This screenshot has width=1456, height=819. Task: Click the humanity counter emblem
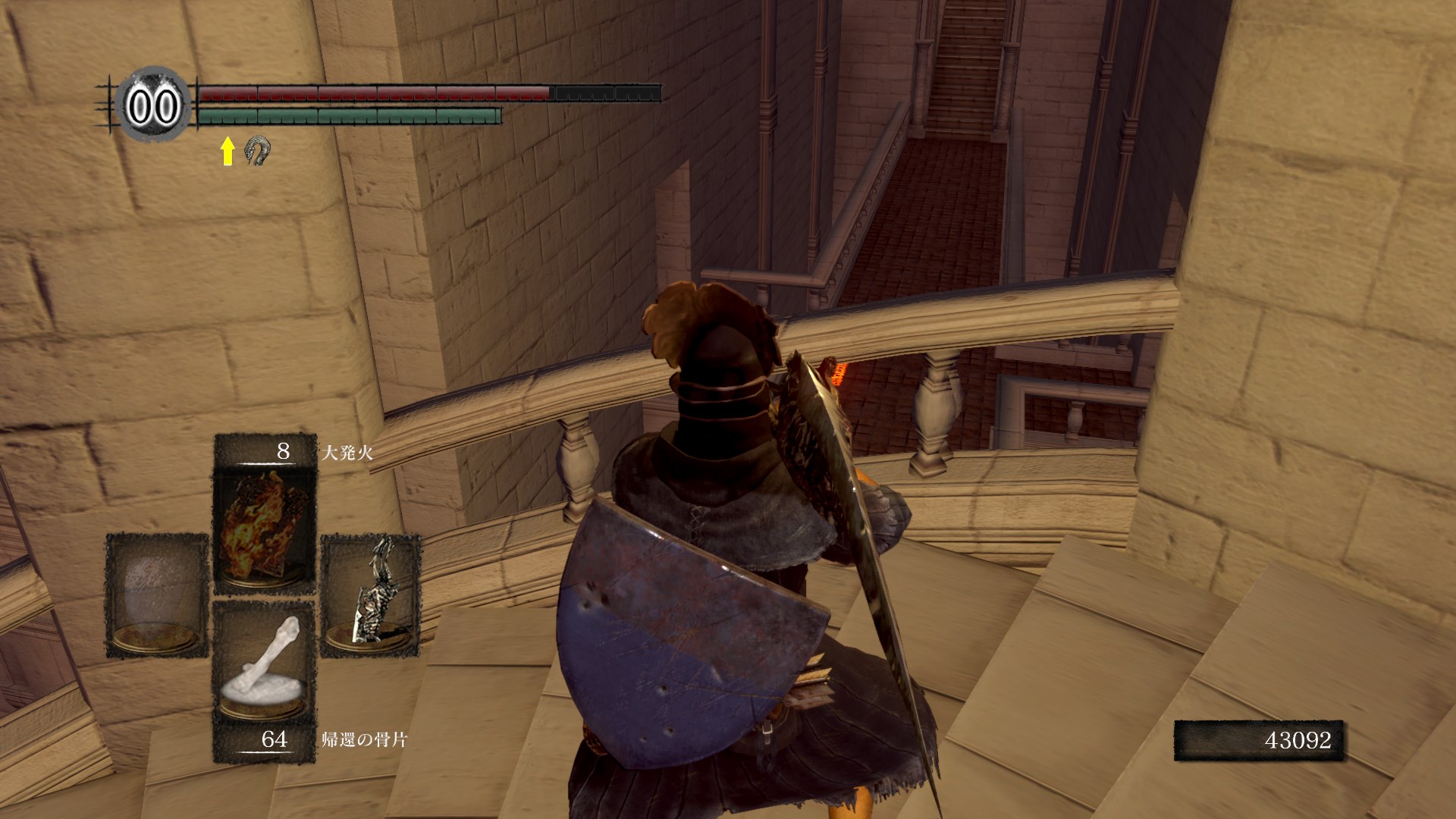pyautogui.click(x=152, y=106)
